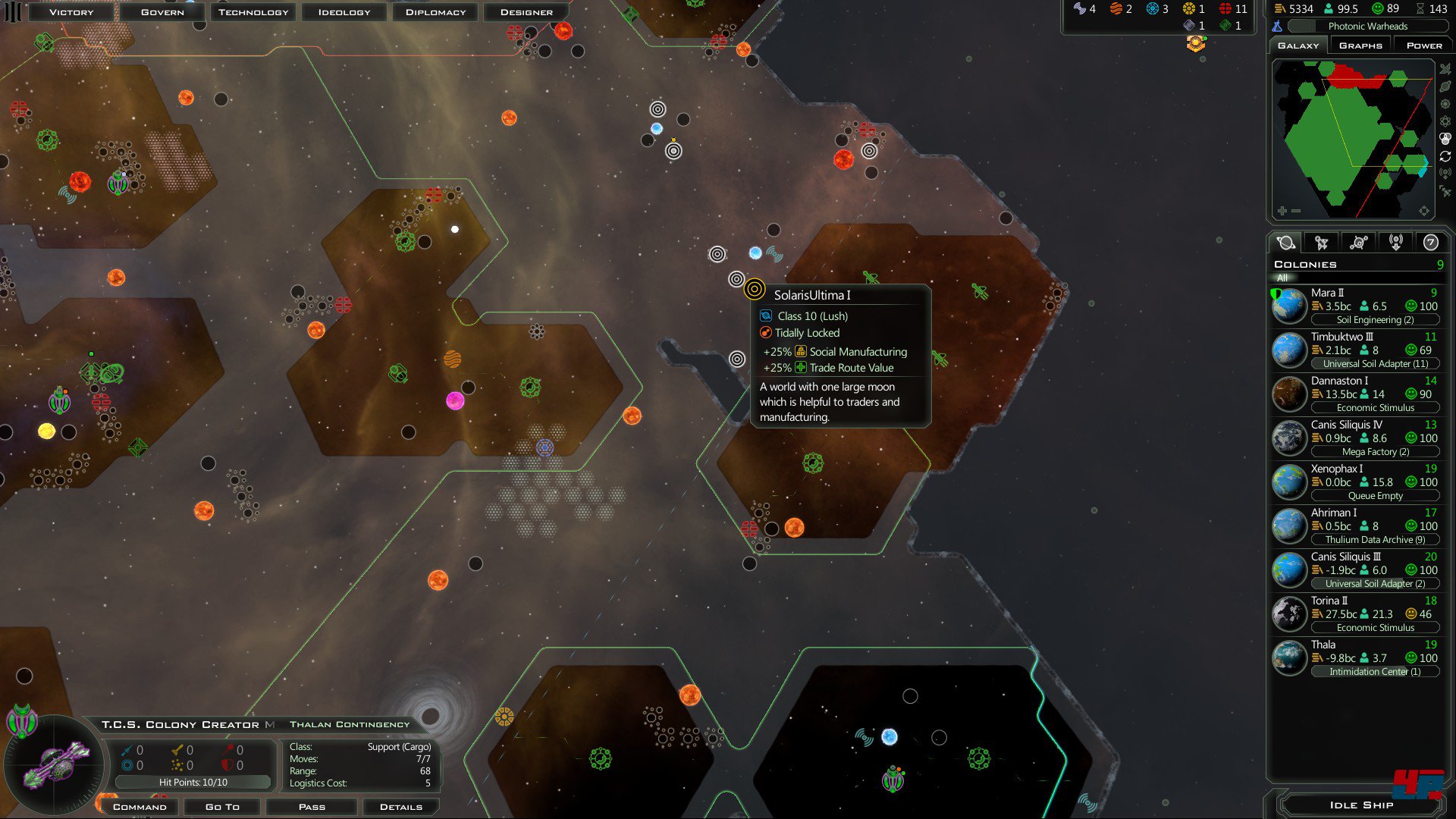Open the Ideology screen

click(x=344, y=12)
